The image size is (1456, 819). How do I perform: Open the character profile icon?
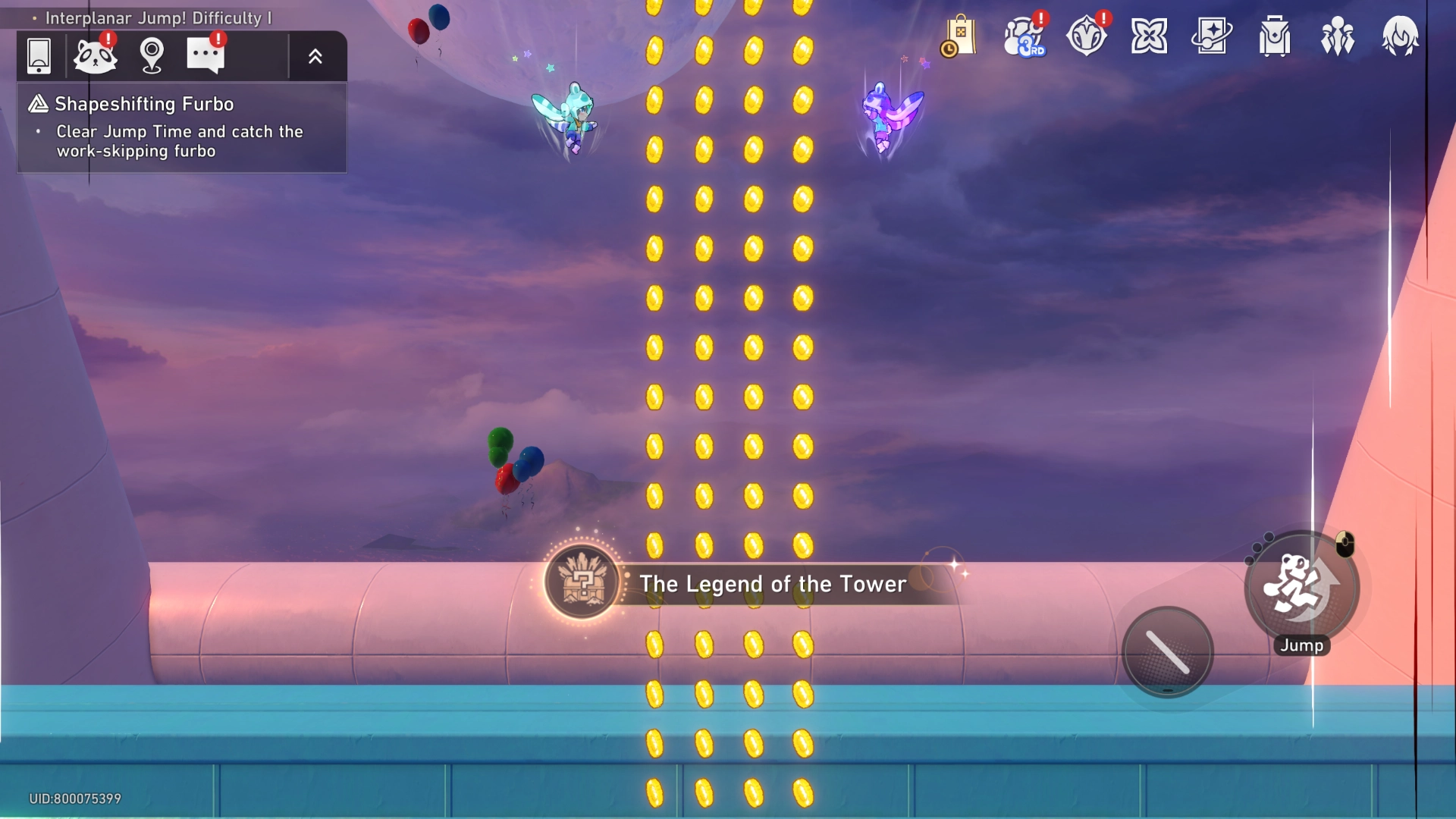pos(1401,36)
